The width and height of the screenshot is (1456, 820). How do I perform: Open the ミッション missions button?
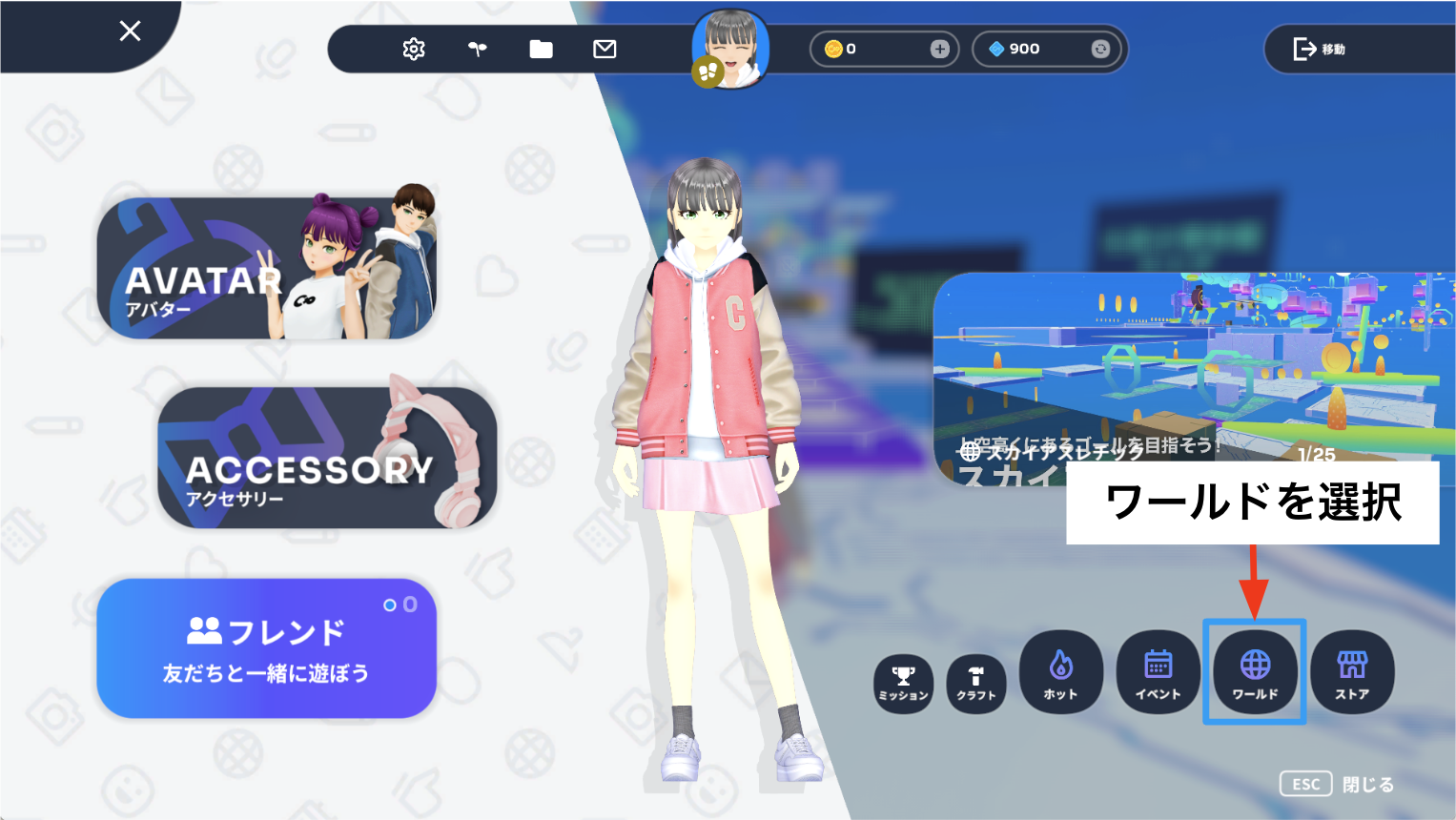click(x=903, y=684)
